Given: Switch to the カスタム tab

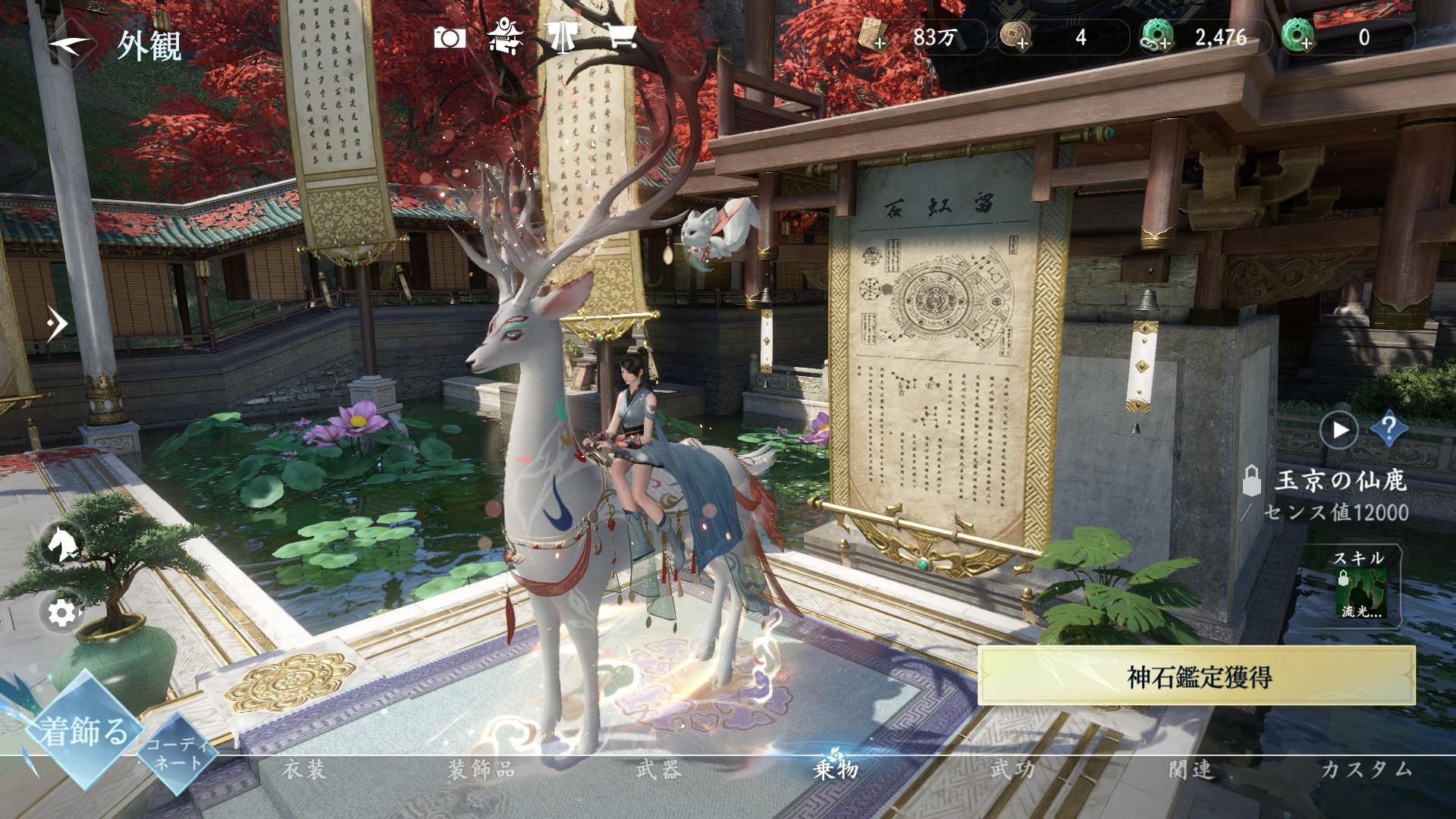Looking at the screenshot, I should click(x=1367, y=770).
